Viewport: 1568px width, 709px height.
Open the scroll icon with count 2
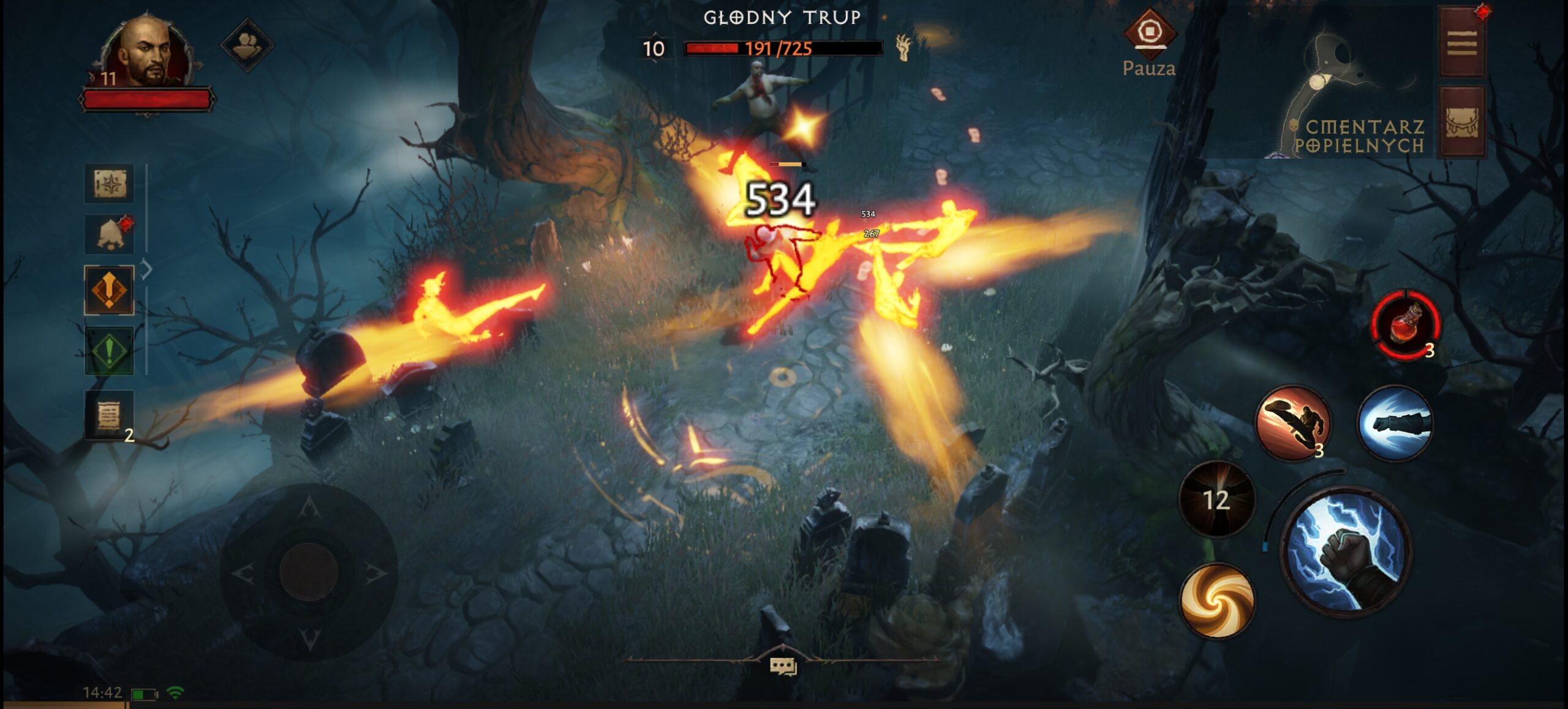tap(109, 416)
